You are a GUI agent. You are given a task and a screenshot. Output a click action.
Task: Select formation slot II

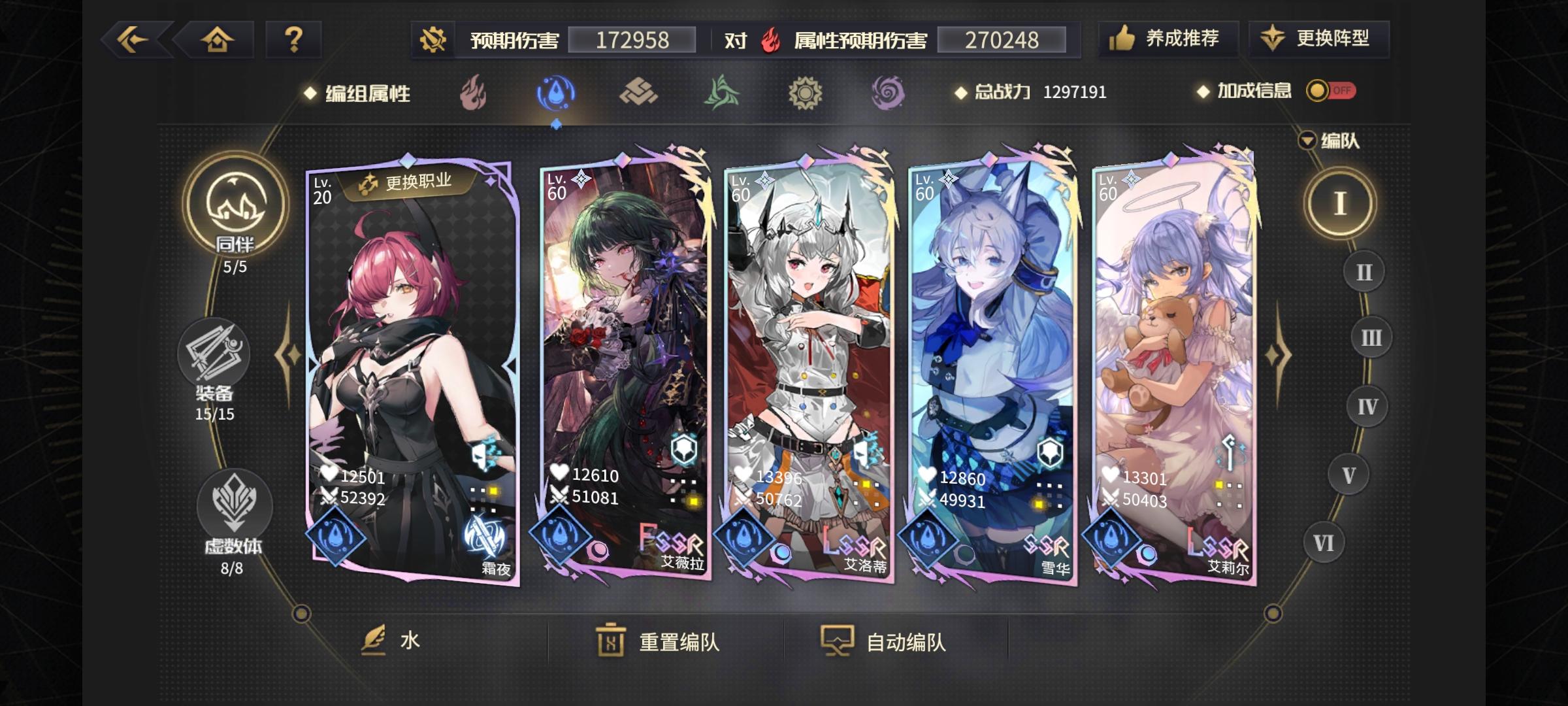(1364, 271)
